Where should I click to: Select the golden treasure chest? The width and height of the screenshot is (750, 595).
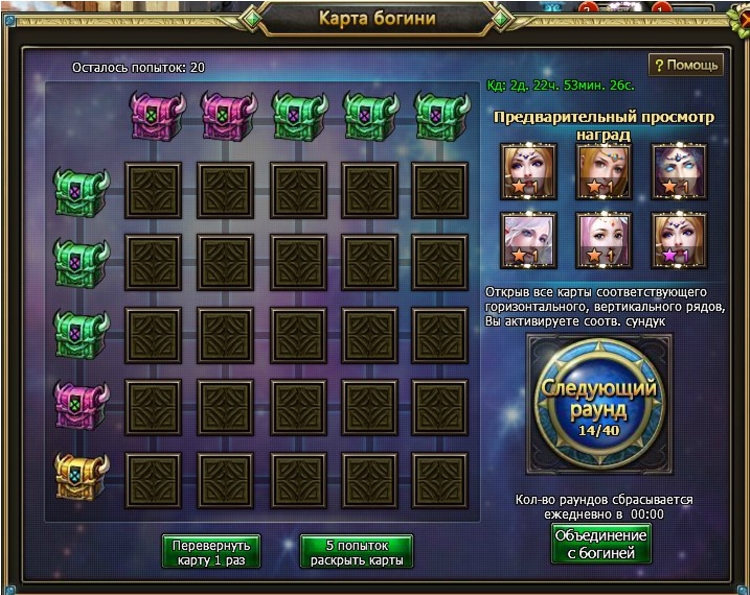pyautogui.click(x=80, y=476)
